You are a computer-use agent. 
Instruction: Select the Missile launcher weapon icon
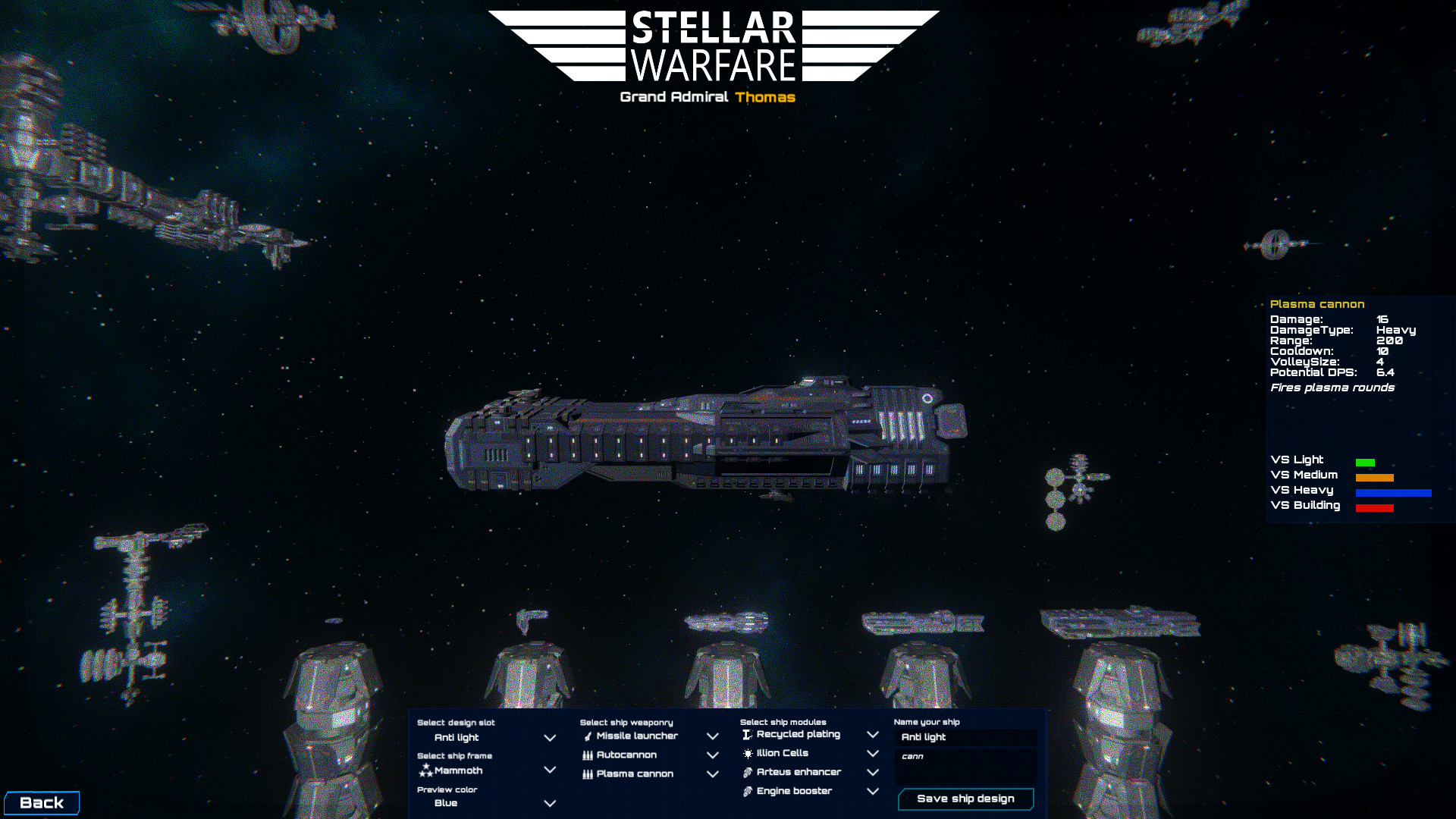[x=588, y=736]
